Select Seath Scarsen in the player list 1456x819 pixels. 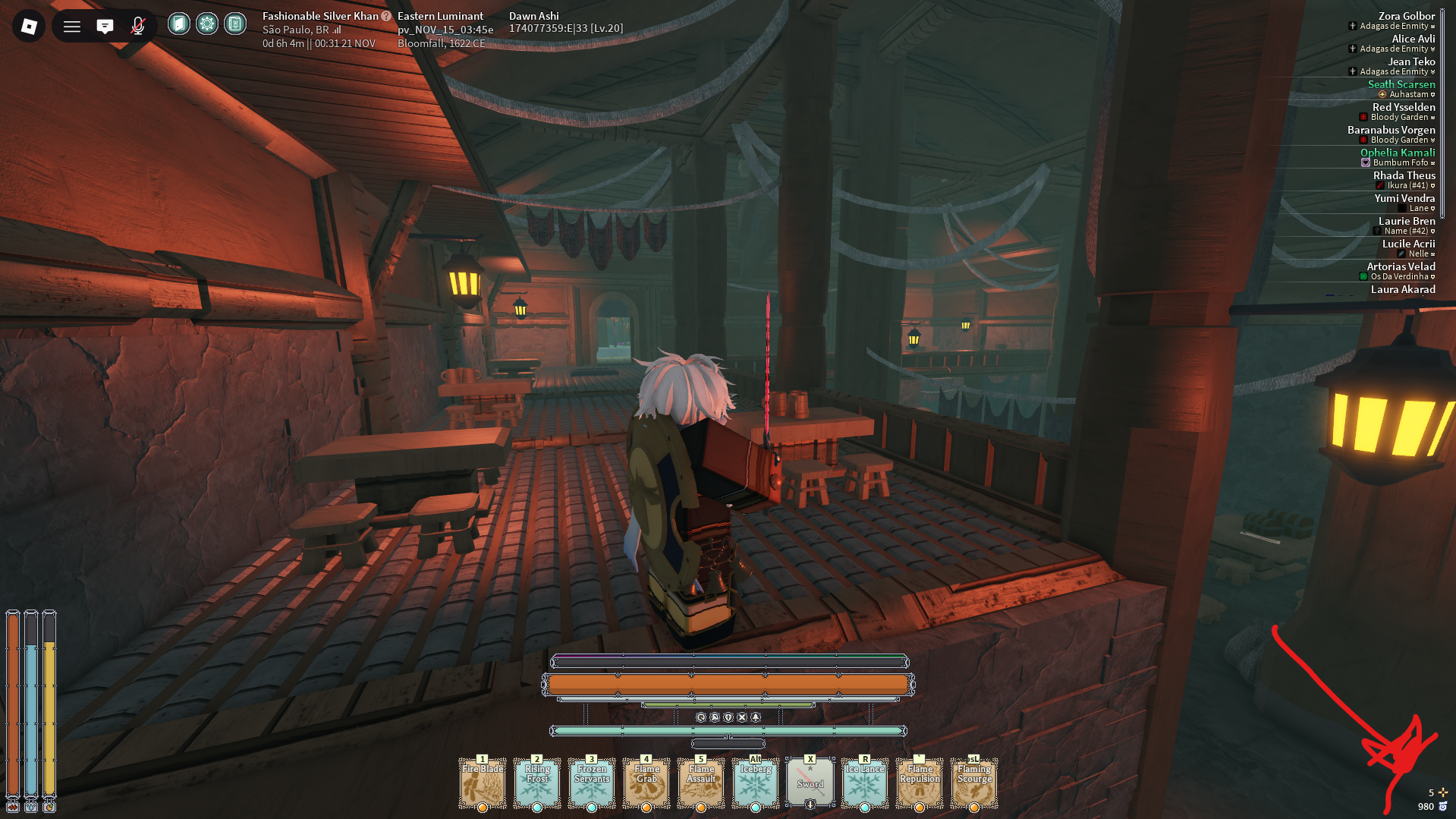click(x=1401, y=84)
